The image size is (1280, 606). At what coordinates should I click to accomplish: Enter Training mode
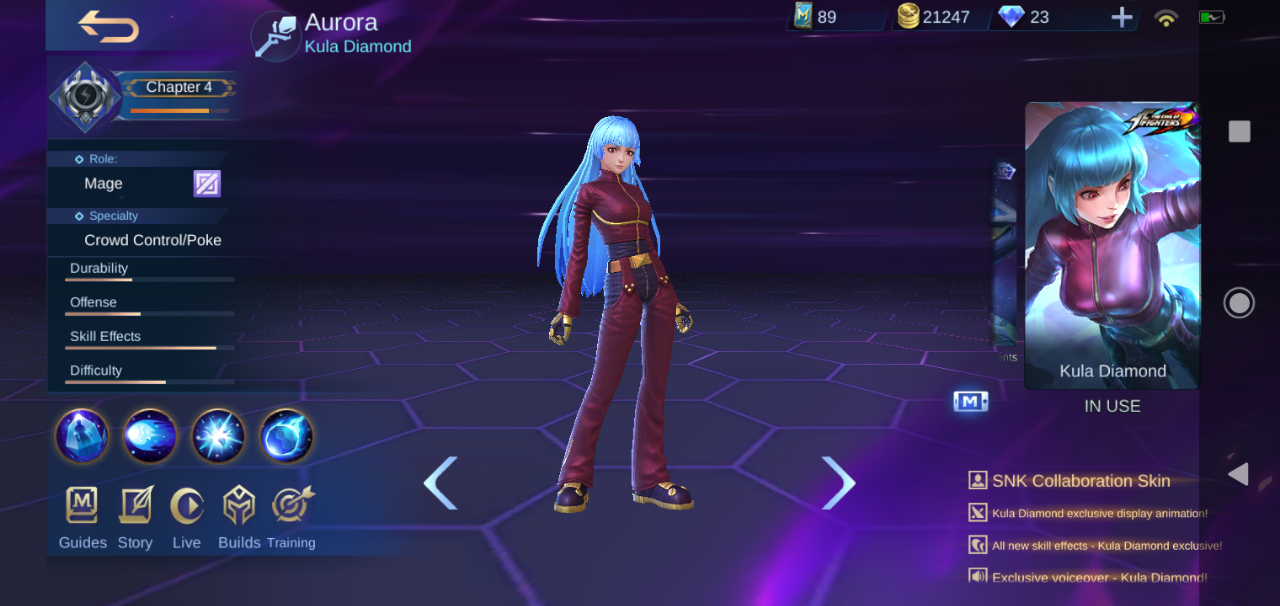291,518
